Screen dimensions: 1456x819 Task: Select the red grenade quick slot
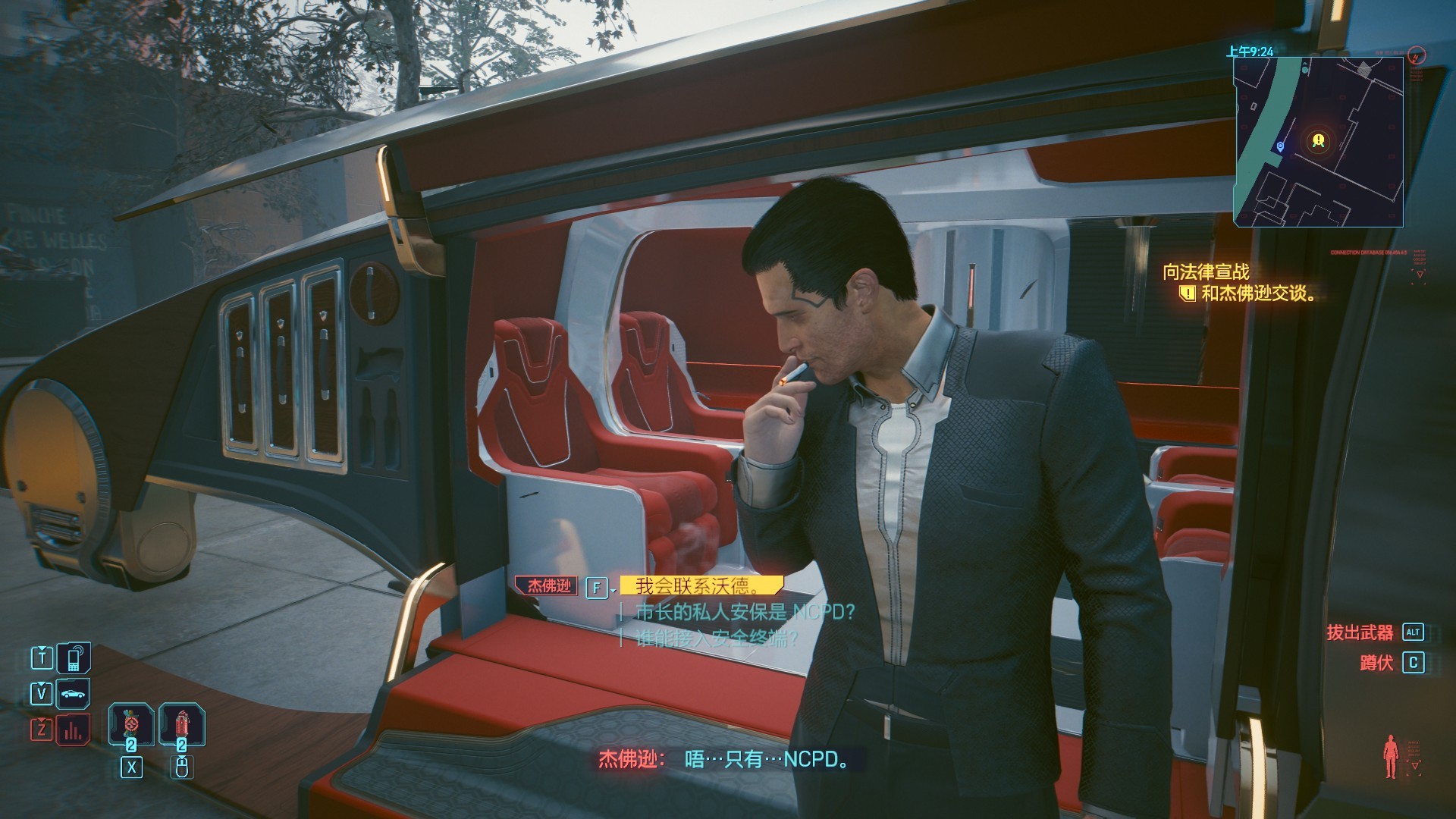(181, 724)
